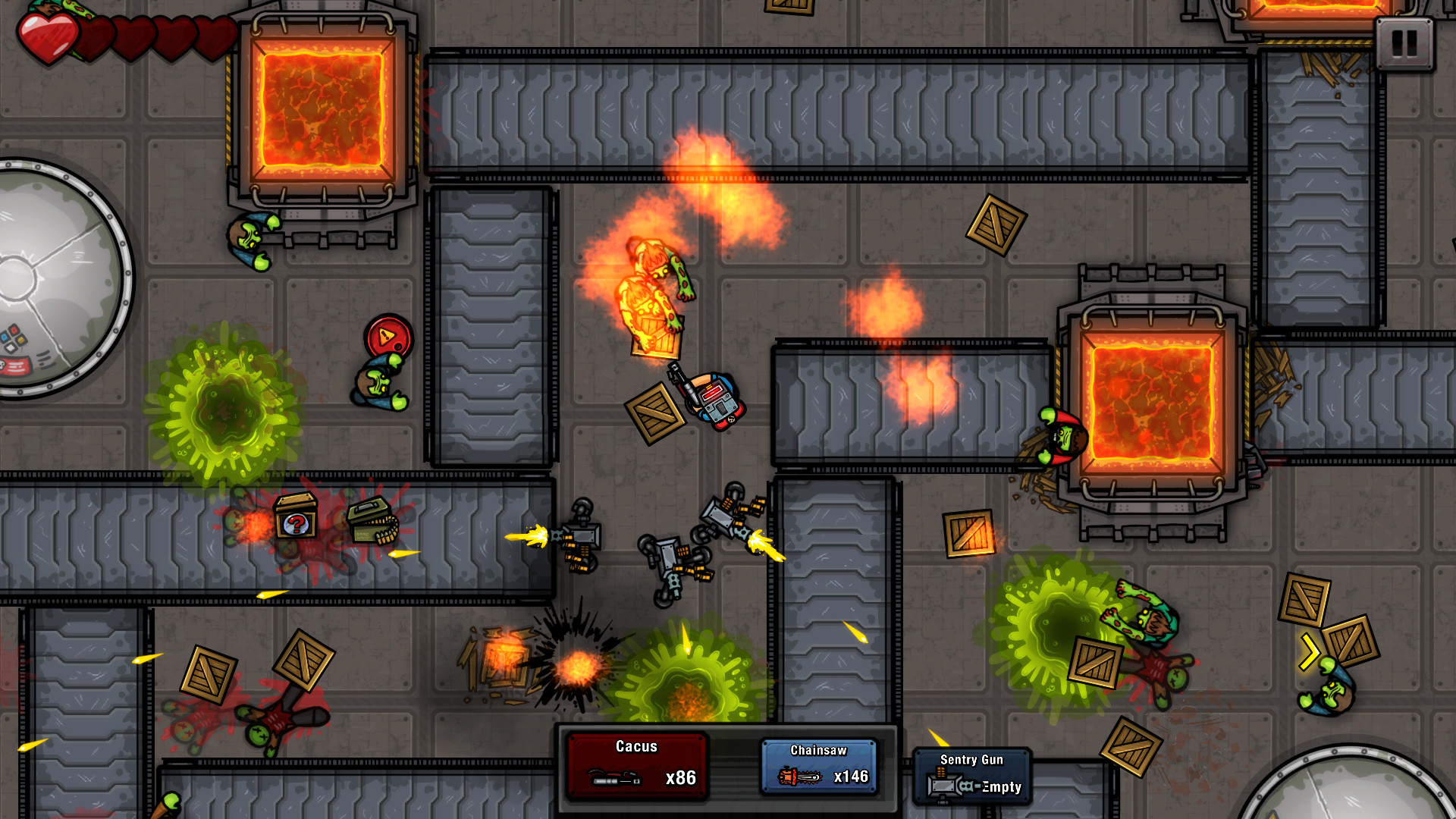Toggle the Empty Sentry Gun slot
1456x819 pixels.
[x=999, y=787]
